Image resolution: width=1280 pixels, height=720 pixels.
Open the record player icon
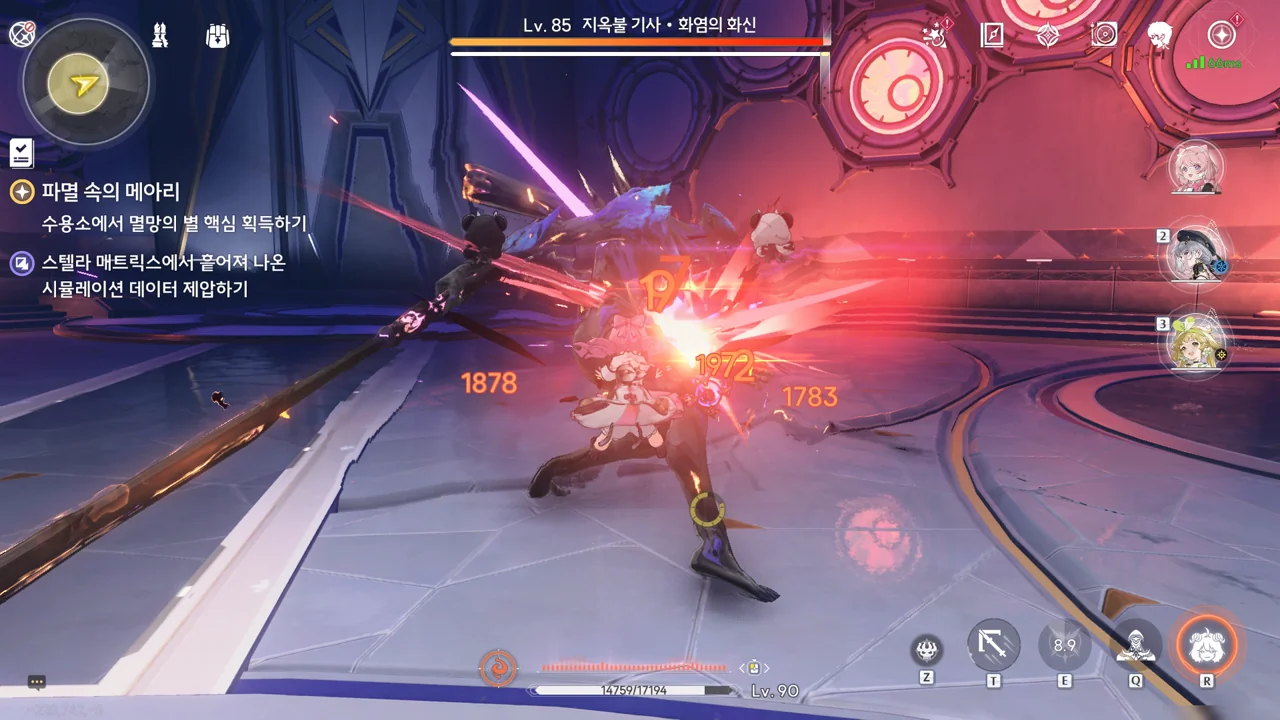1104,36
